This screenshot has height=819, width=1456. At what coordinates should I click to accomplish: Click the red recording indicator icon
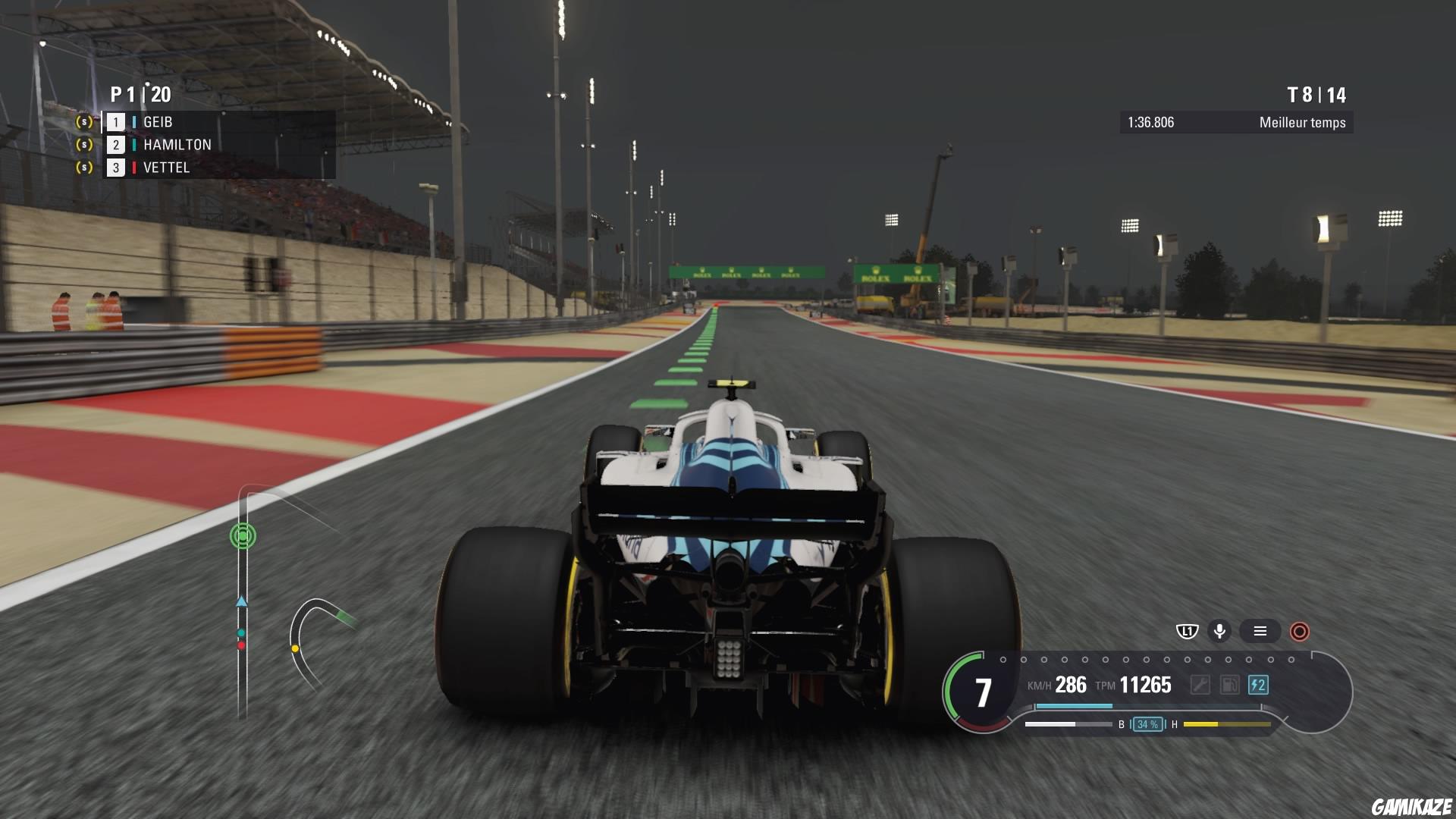(x=1299, y=629)
